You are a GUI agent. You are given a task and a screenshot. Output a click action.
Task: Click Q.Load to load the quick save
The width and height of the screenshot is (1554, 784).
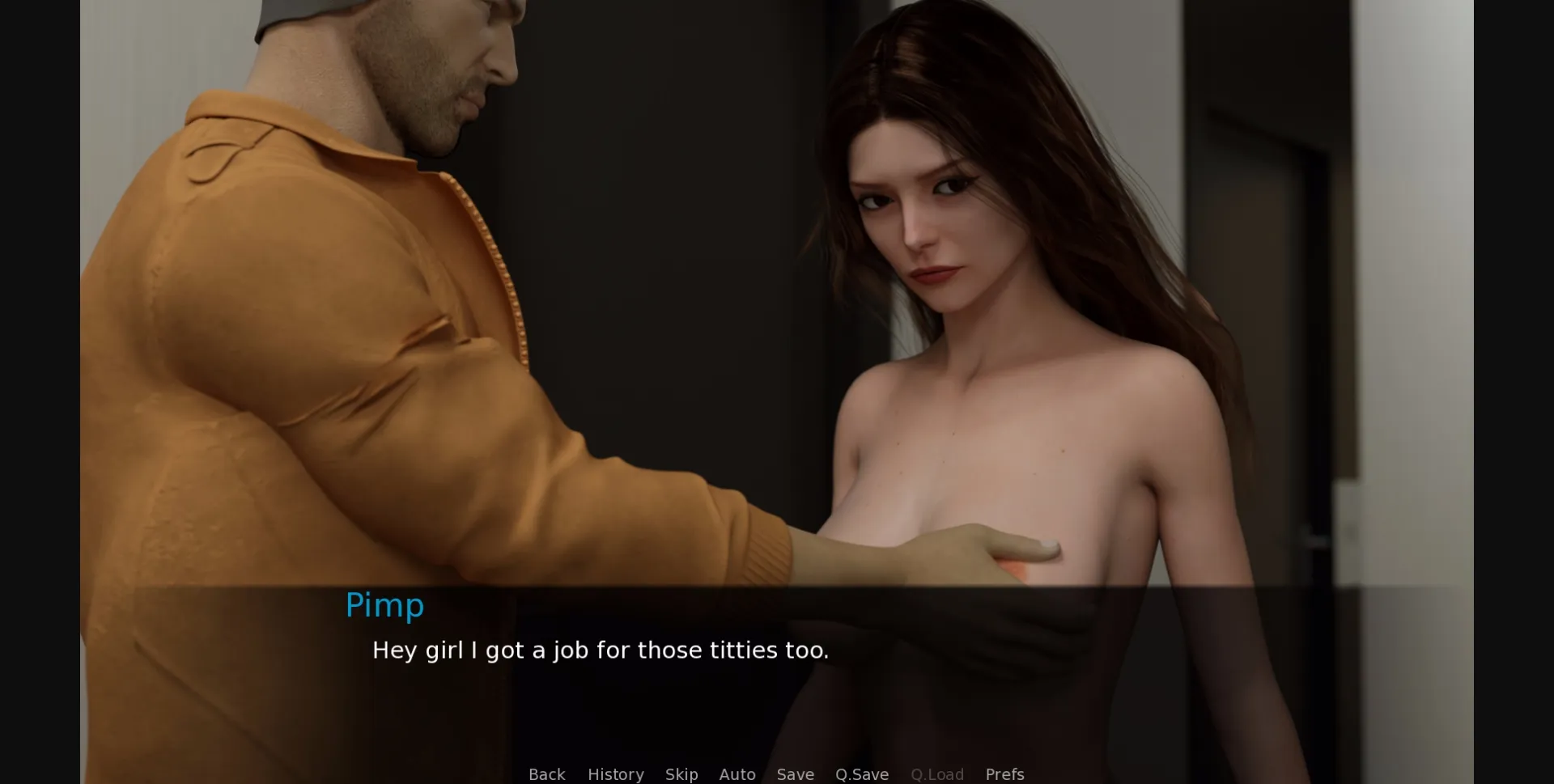pyautogui.click(x=936, y=774)
